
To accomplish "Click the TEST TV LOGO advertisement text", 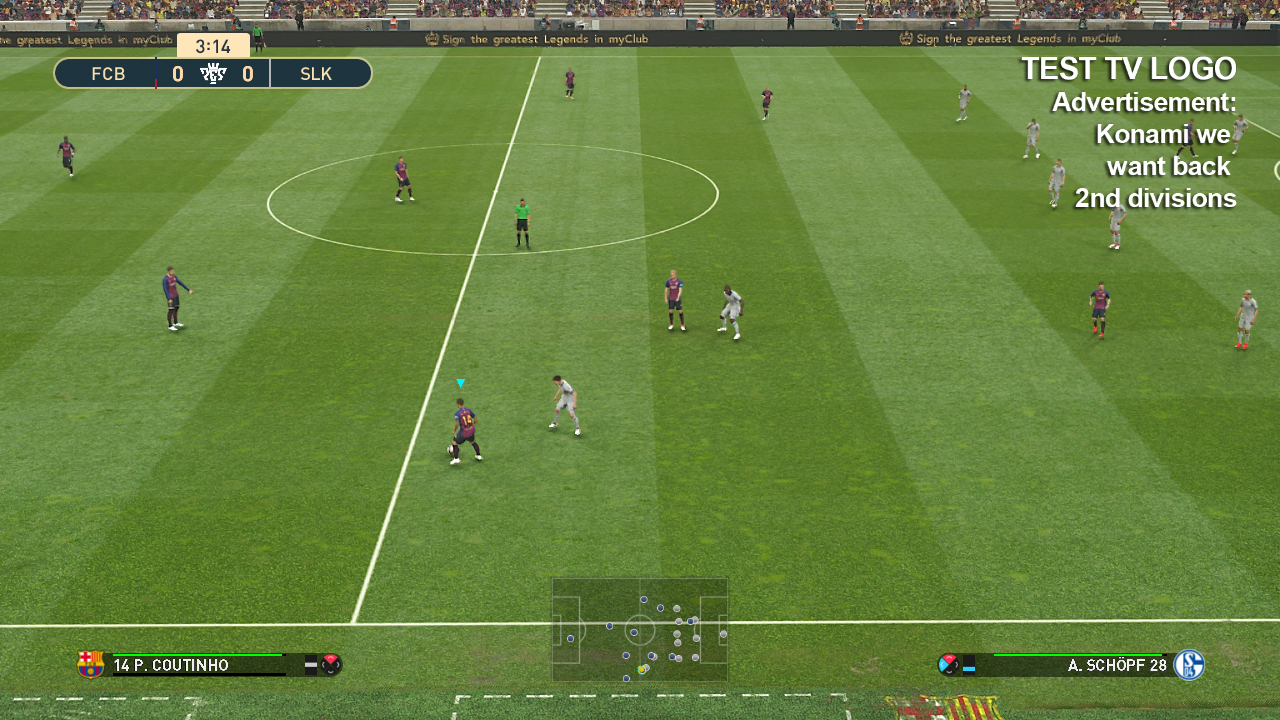I will (1128, 68).
